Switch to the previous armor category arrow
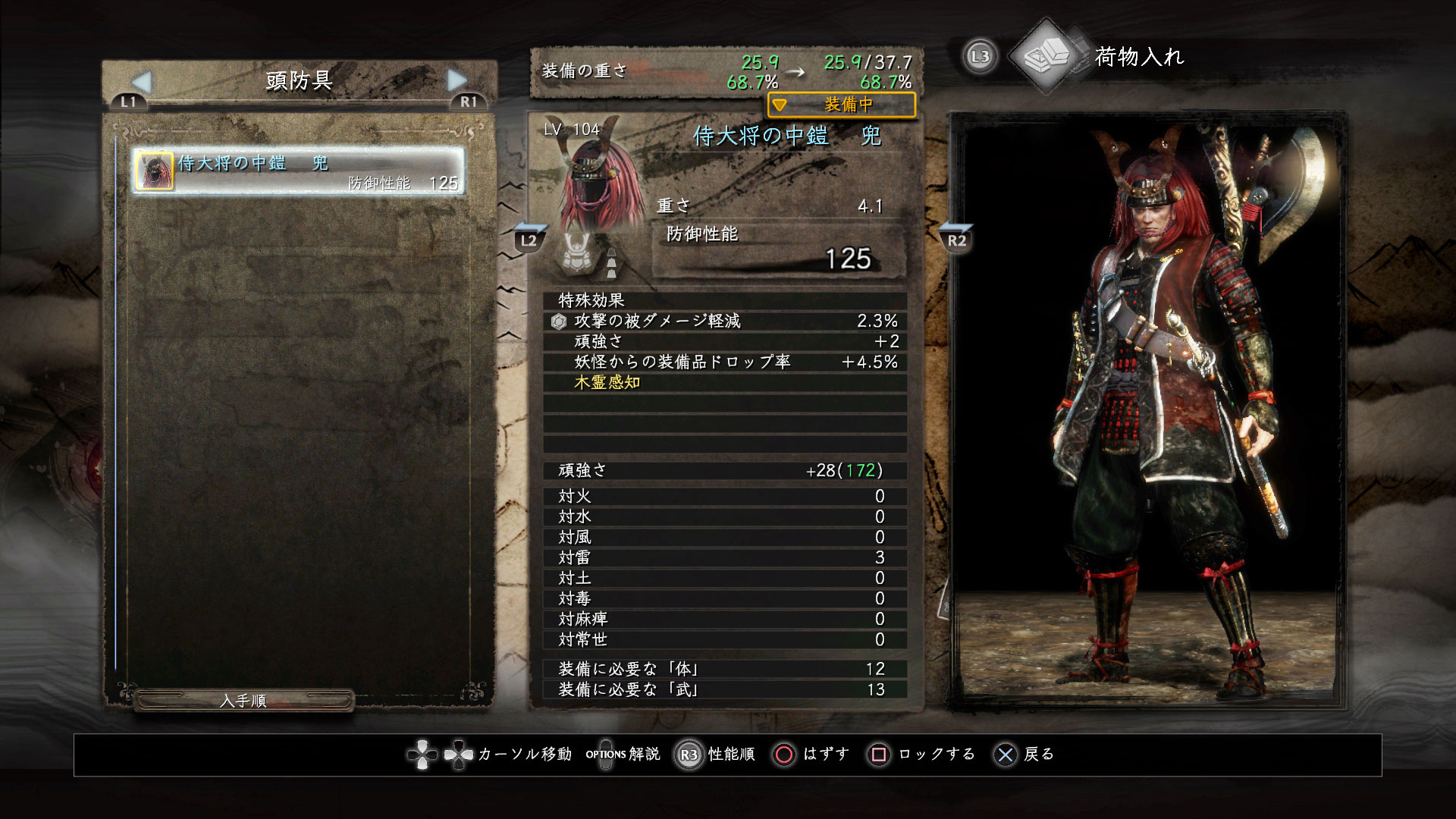Image resolution: width=1456 pixels, height=819 pixels. 142,81
